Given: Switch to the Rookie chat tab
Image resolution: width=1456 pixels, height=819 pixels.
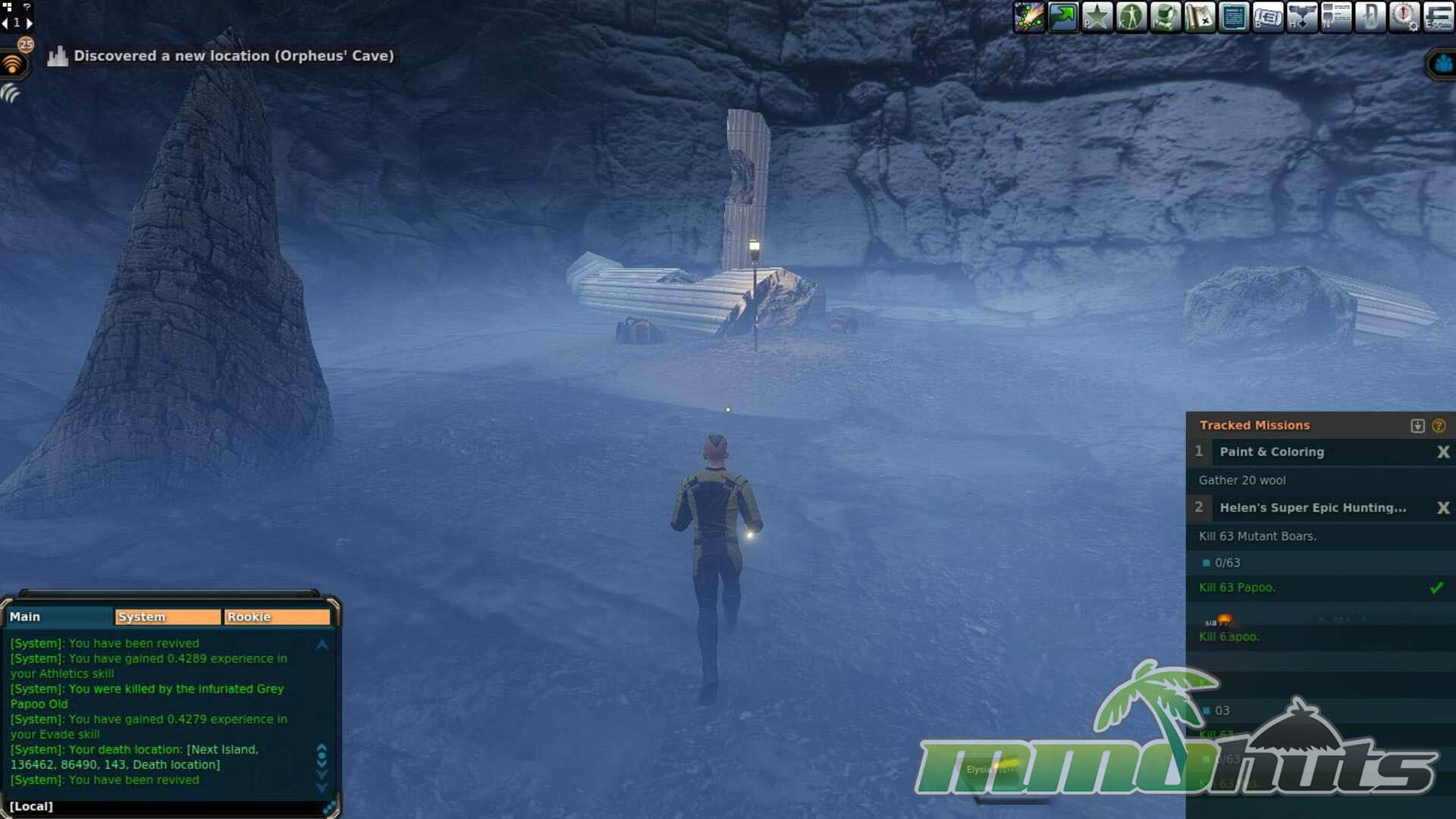Looking at the screenshot, I should pyautogui.click(x=277, y=617).
